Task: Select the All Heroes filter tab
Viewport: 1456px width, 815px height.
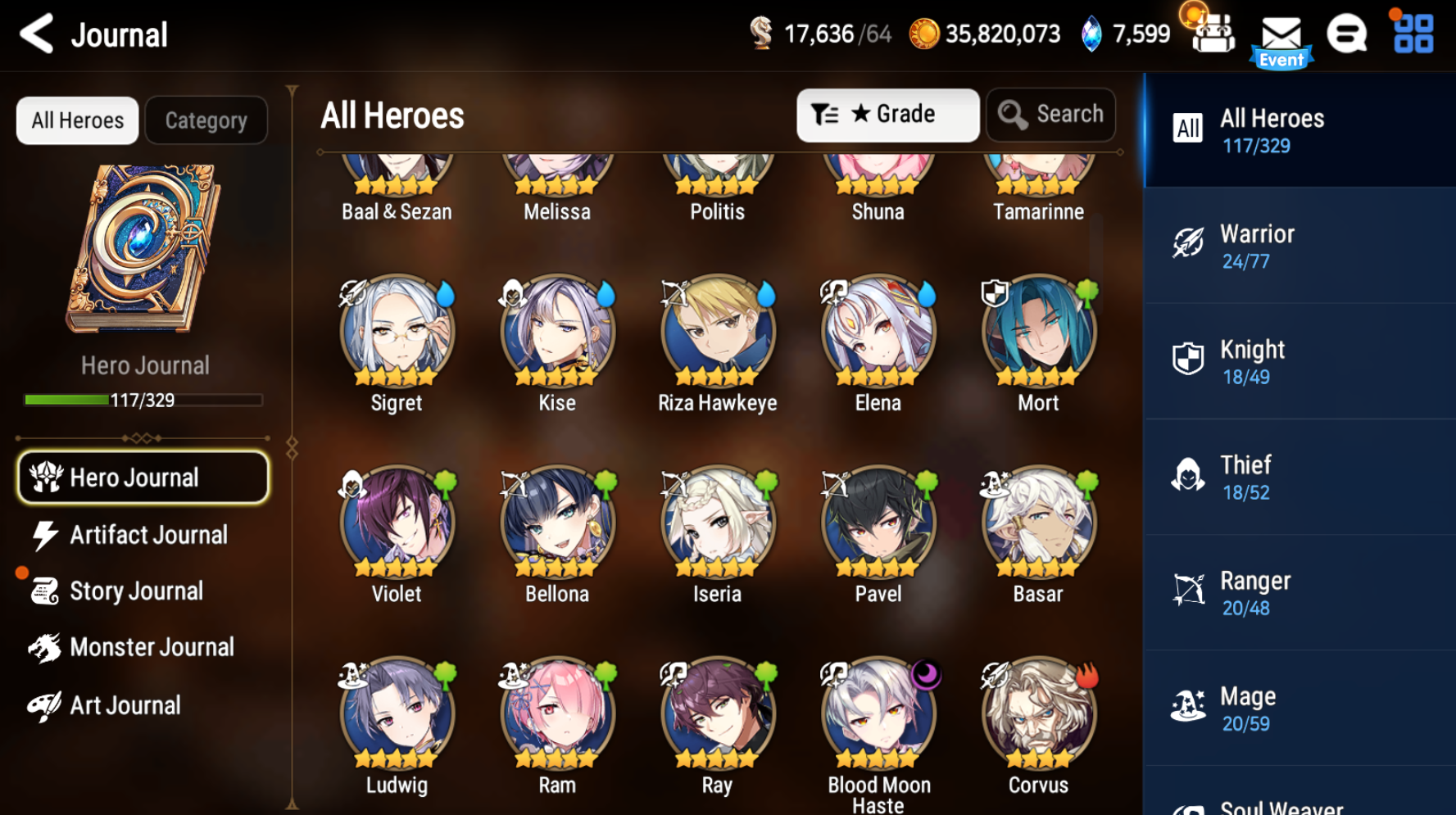Action: point(76,120)
